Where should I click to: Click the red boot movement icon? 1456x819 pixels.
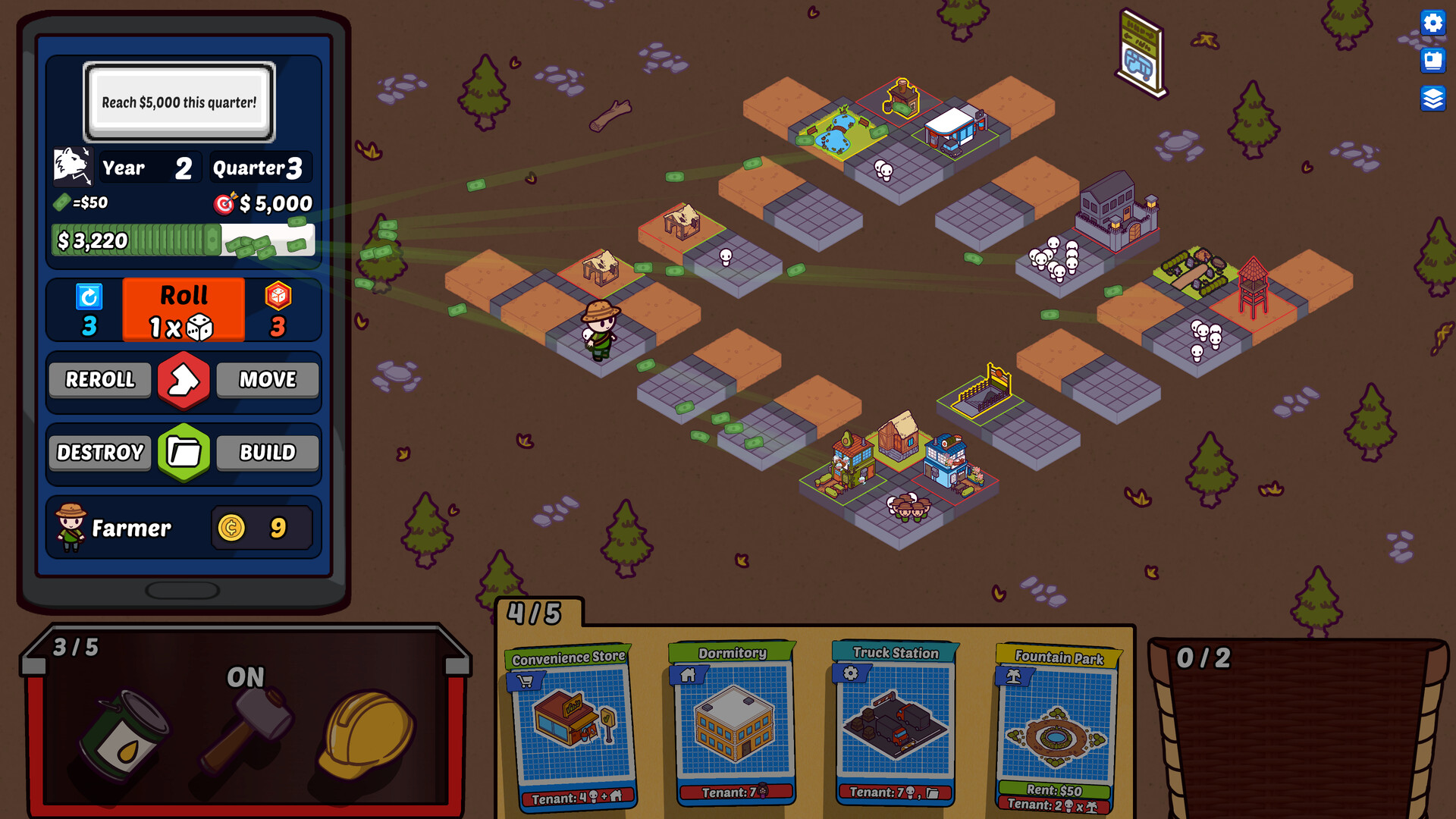pos(184,380)
